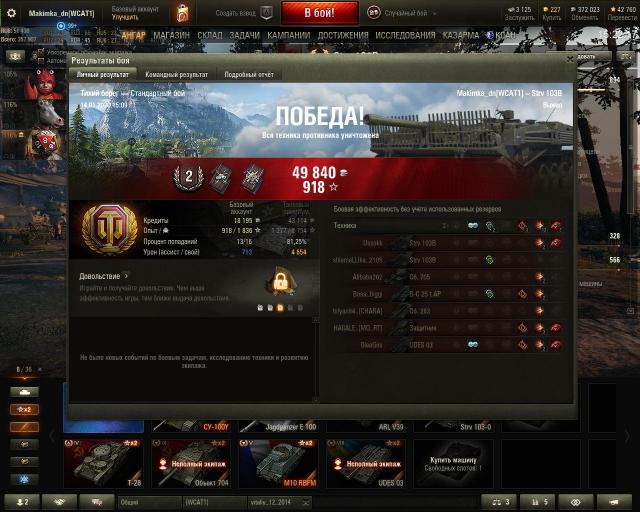The width and height of the screenshot is (640, 512).
Task: Open the ЗАДАЧИ menu
Action: coord(244,35)
